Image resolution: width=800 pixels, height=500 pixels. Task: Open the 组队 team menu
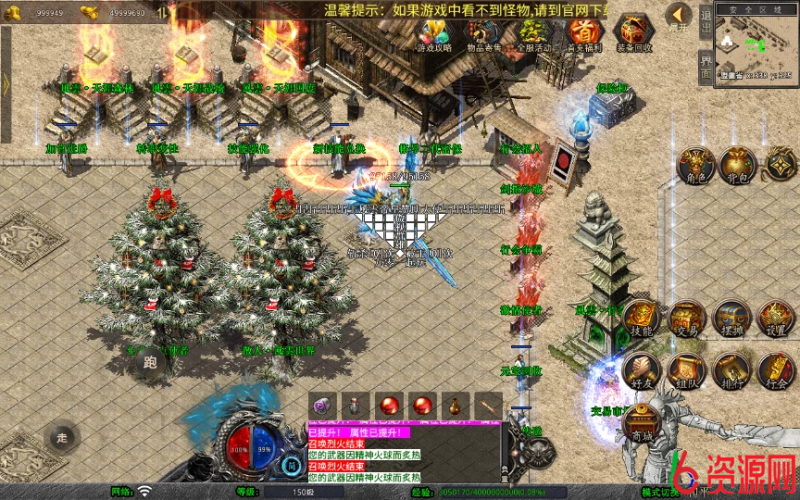click(687, 370)
